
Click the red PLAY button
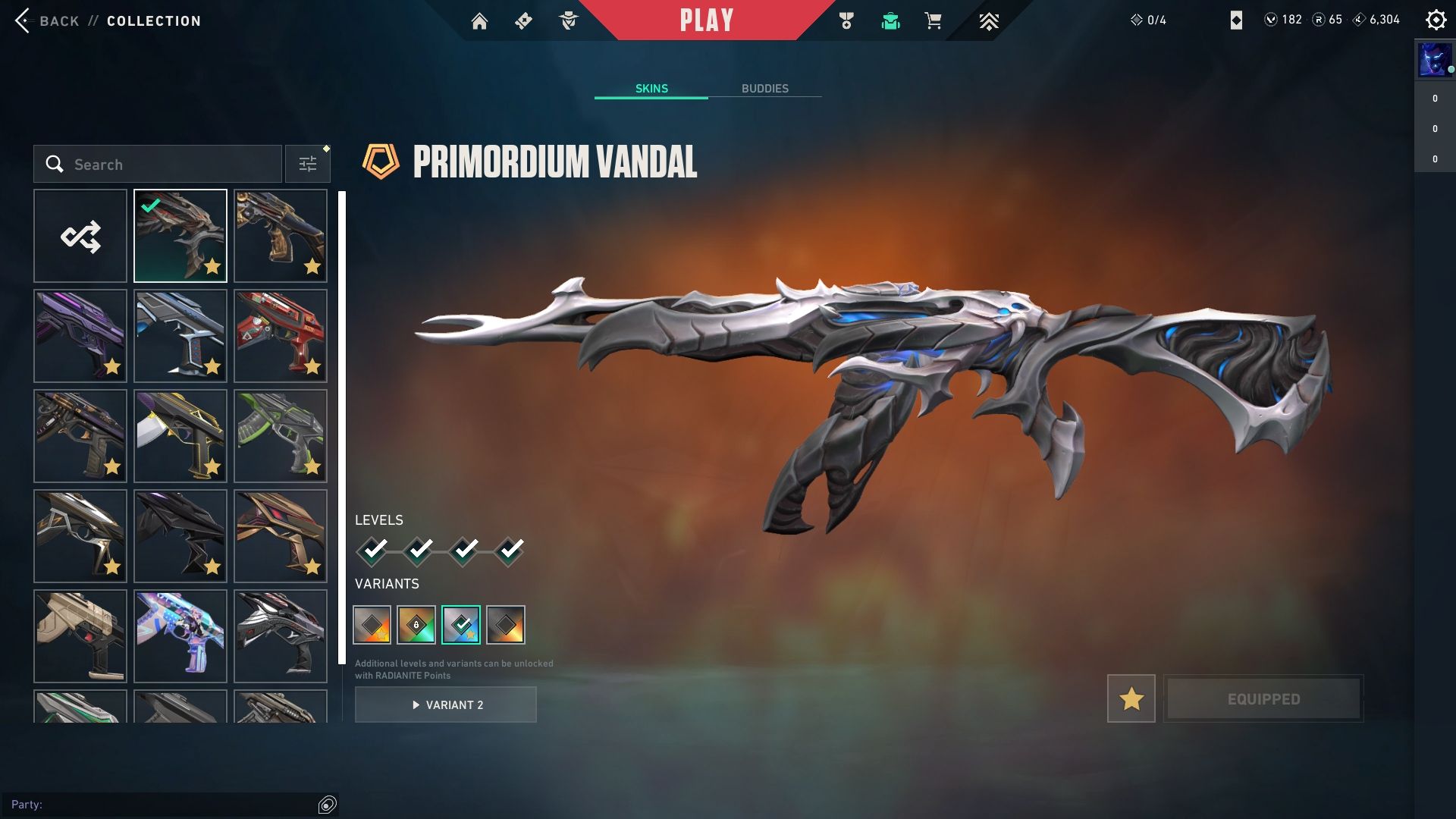pyautogui.click(x=706, y=20)
